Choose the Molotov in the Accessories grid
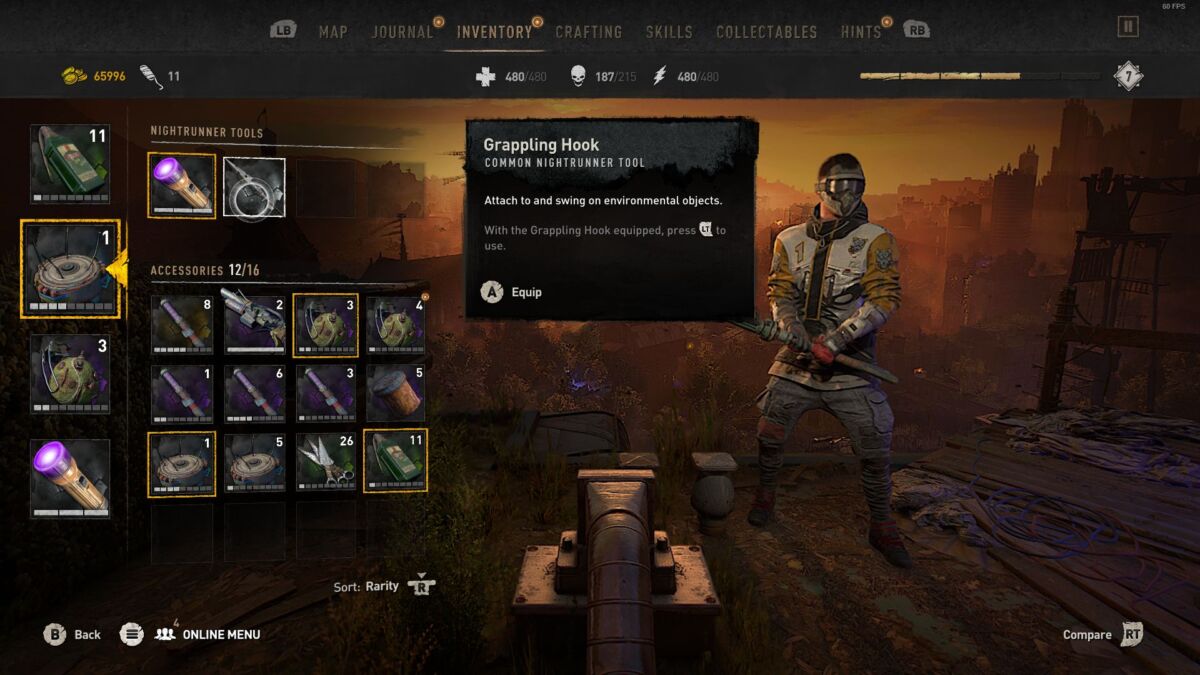 click(x=396, y=462)
